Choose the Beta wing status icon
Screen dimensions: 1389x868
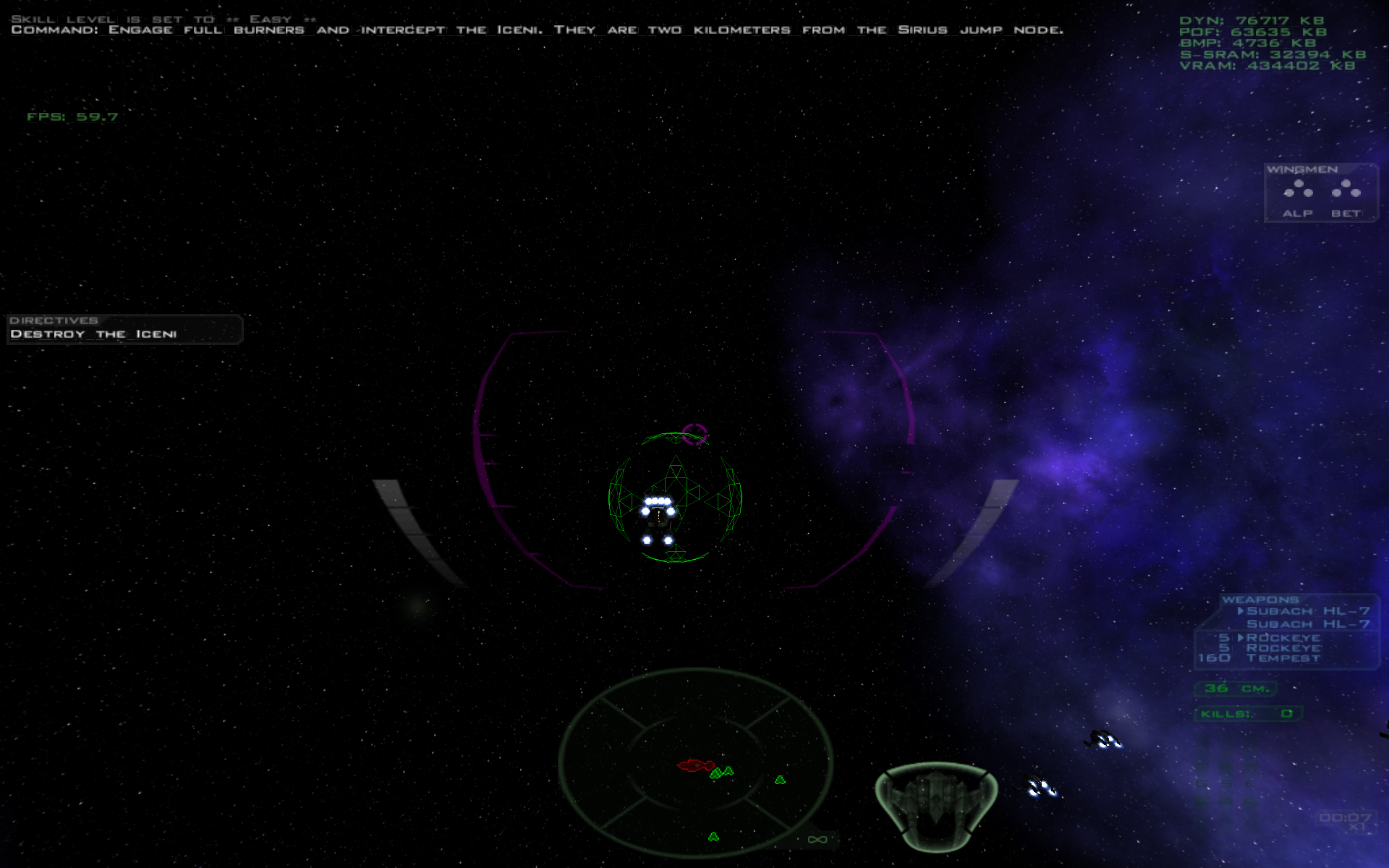click(x=1346, y=190)
